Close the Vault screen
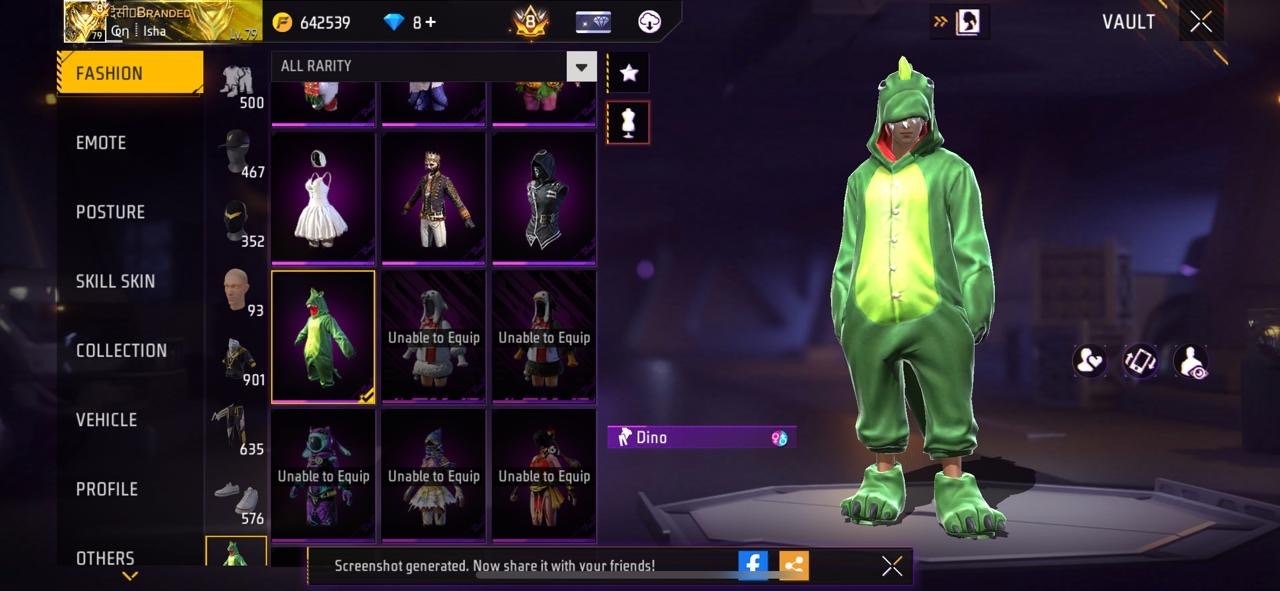The height and width of the screenshot is (591, 1280). [x=1201, y=22]
